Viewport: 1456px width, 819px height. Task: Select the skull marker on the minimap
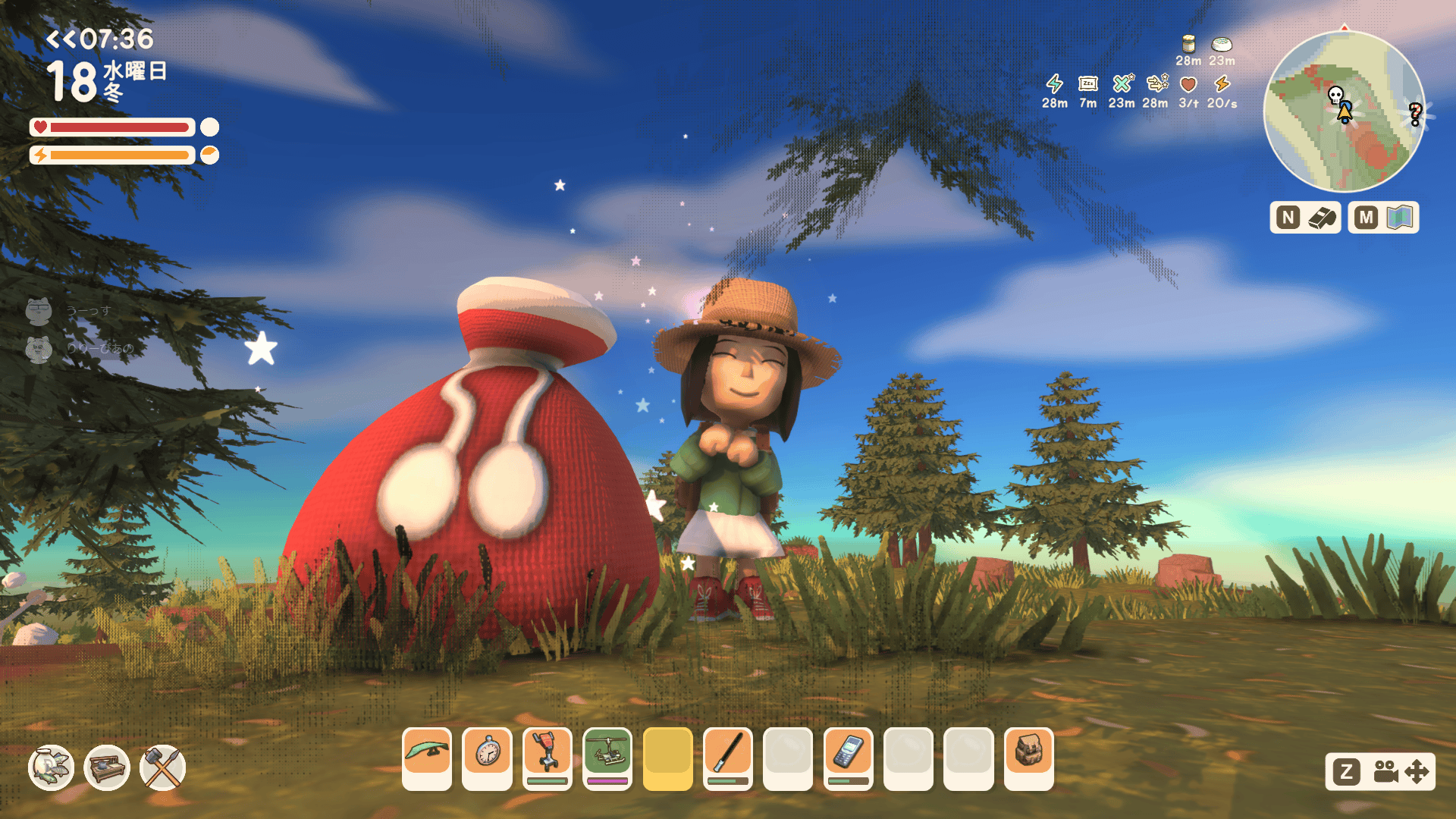click(1335, 96)
